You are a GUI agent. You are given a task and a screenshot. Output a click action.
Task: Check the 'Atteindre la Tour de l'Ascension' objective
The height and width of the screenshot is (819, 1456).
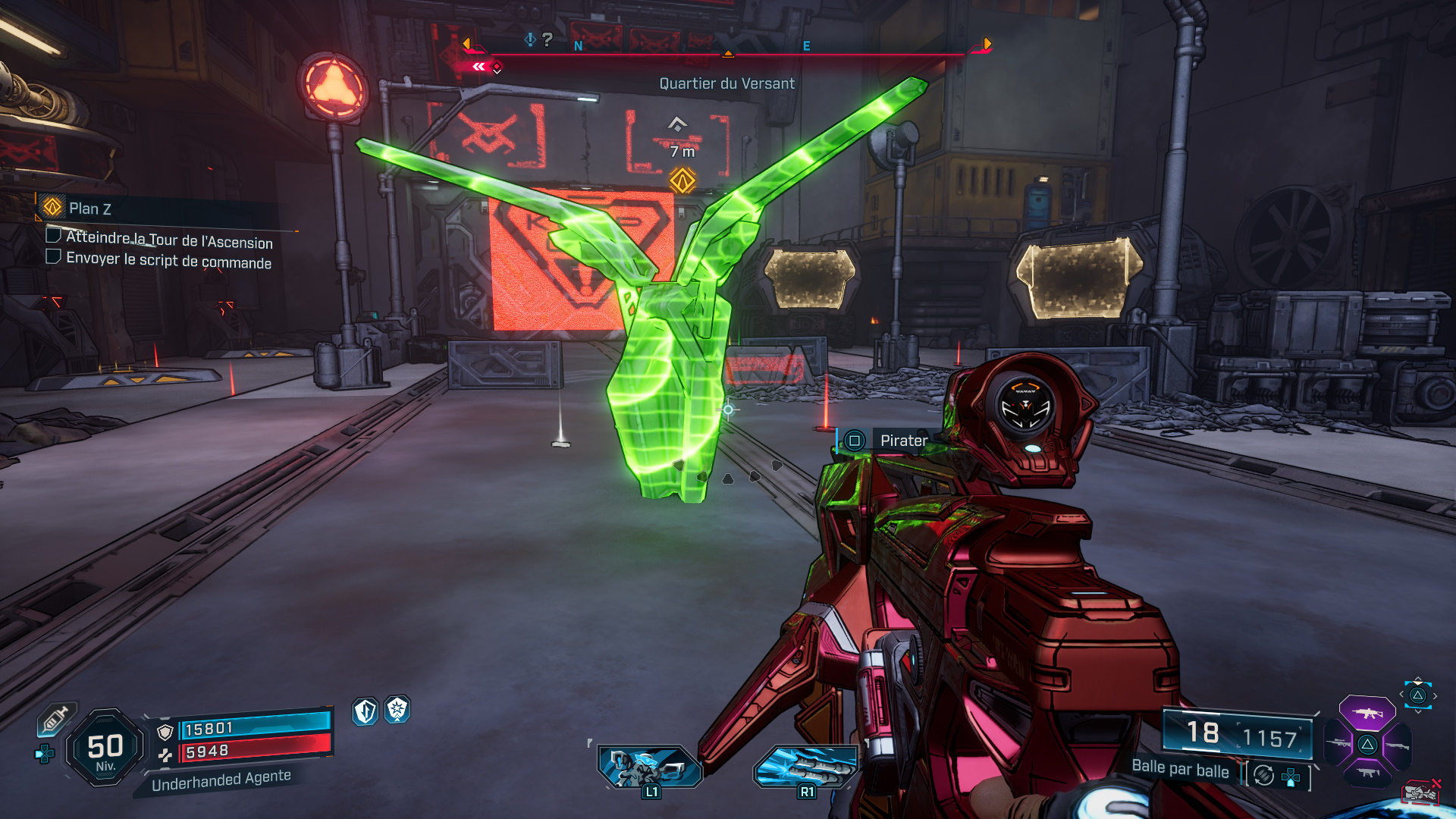(x=54, y=235)
